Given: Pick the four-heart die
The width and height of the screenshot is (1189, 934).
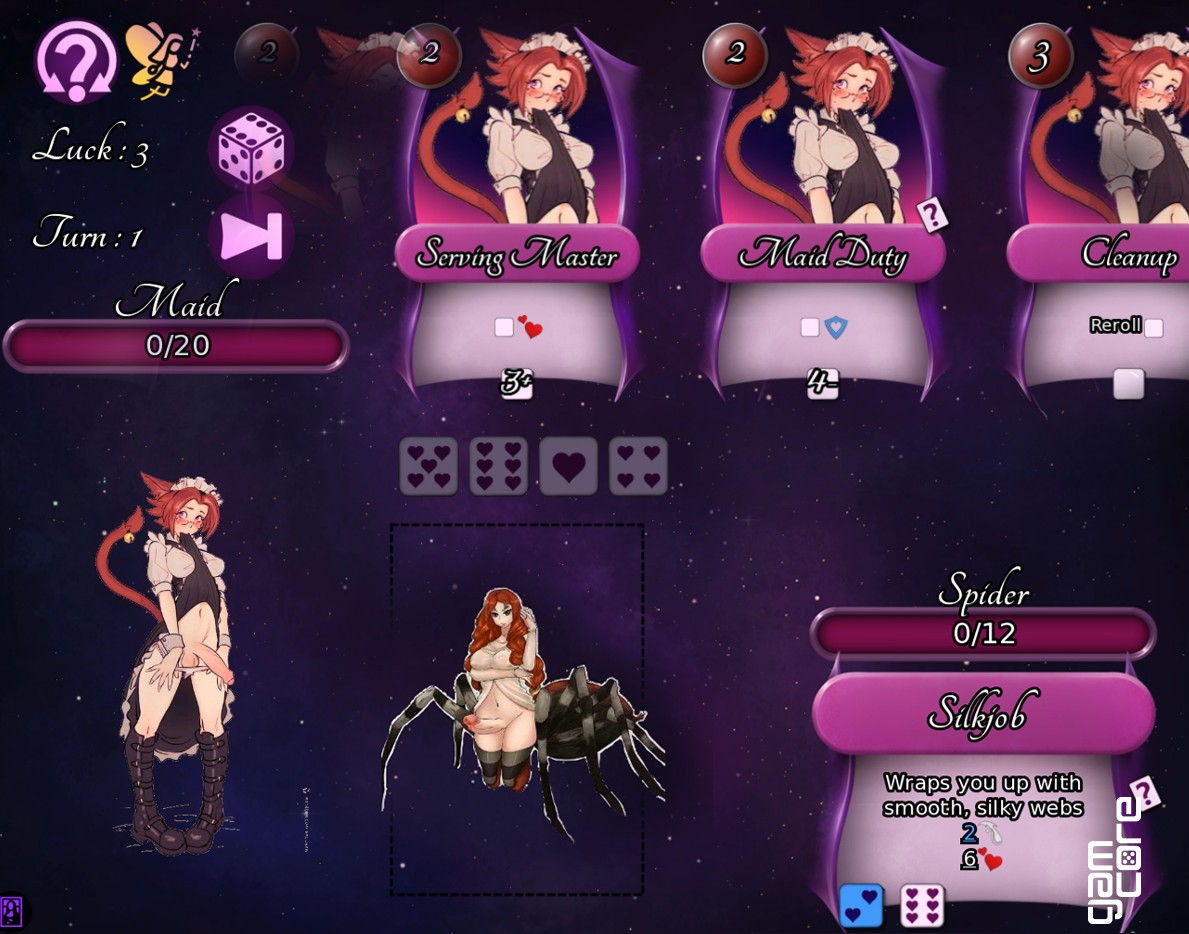Looking at the screenshot, I should (x=638, y=466).
